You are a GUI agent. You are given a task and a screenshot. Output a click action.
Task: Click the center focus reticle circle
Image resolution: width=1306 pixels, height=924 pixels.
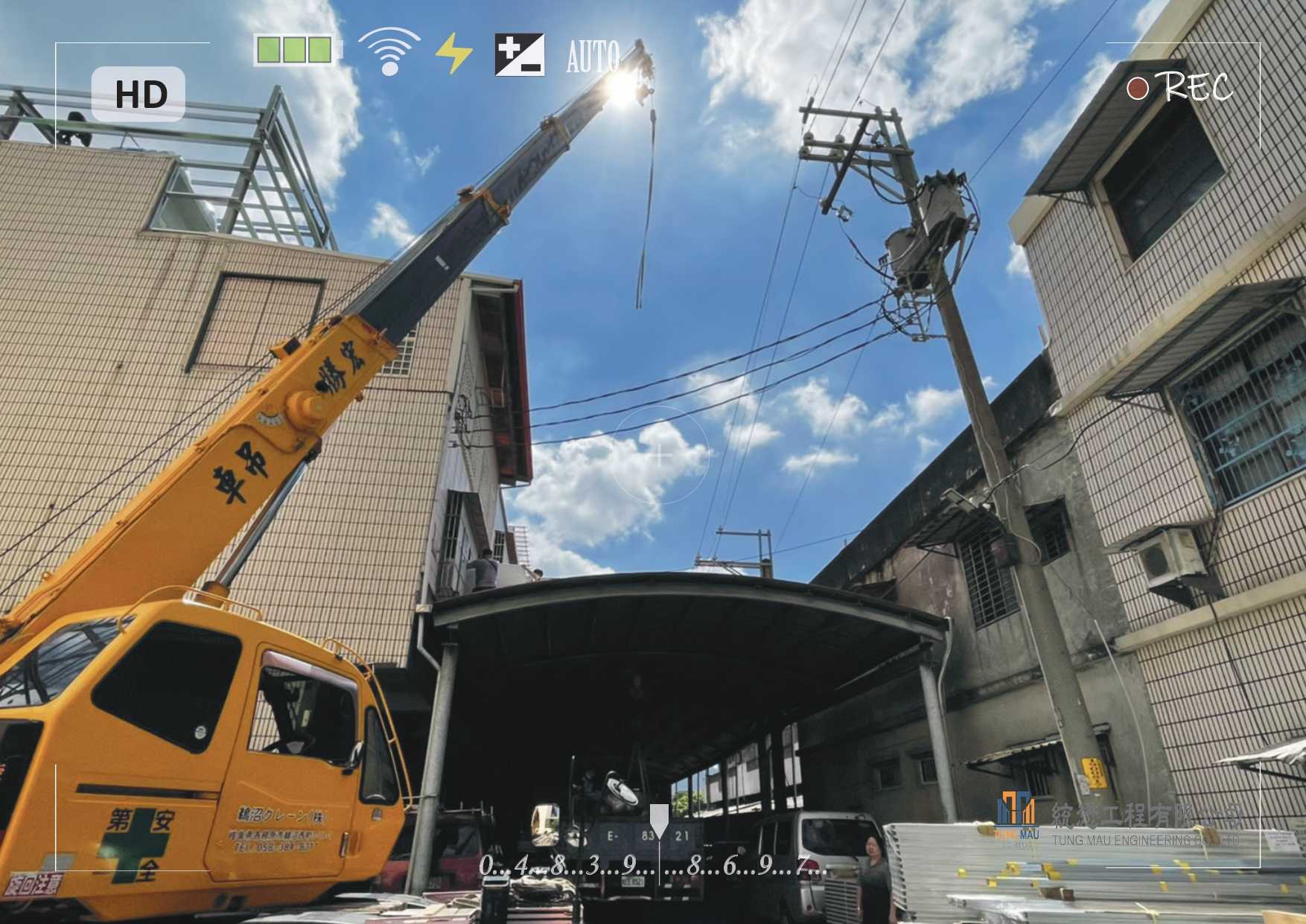click(x=660, y=455)
